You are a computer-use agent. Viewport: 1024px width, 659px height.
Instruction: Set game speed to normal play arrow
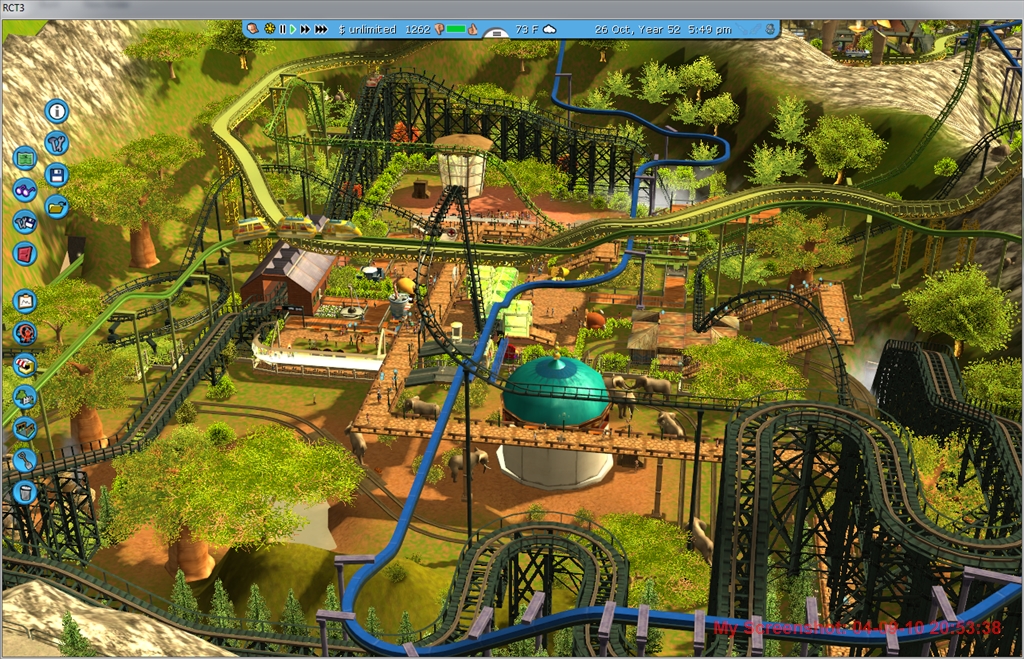pos(292,29)
